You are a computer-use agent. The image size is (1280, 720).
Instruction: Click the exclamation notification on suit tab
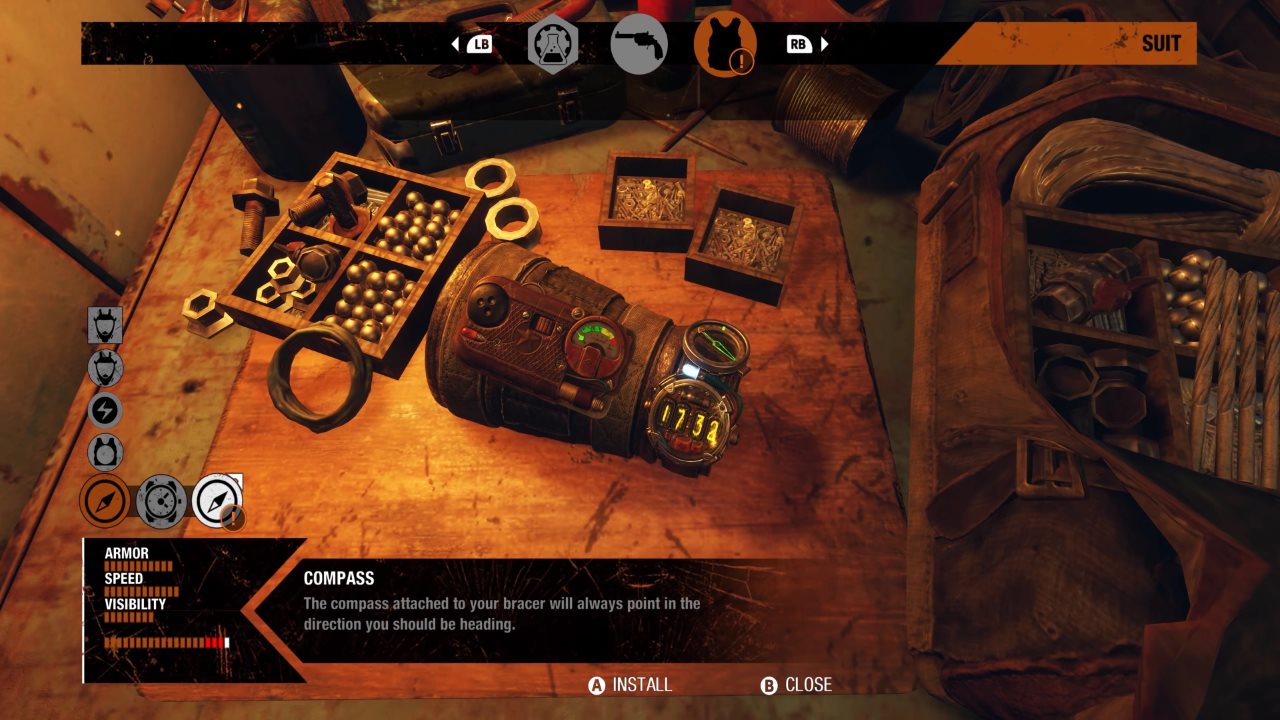tap(744, 60)
